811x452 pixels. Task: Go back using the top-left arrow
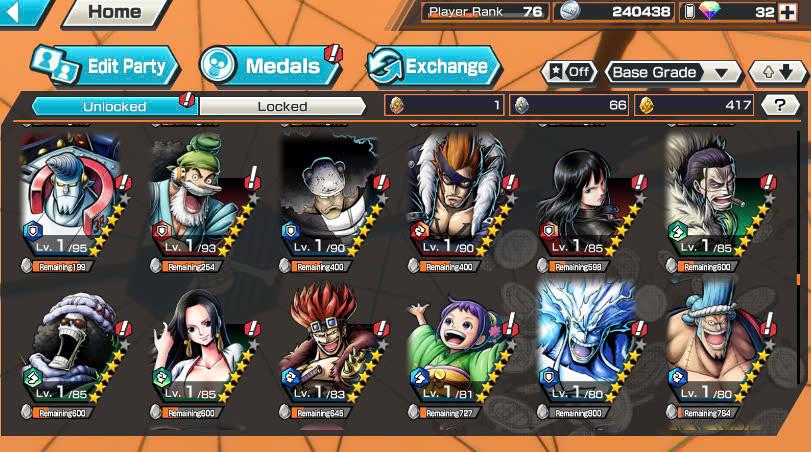(x=23, y=13)
